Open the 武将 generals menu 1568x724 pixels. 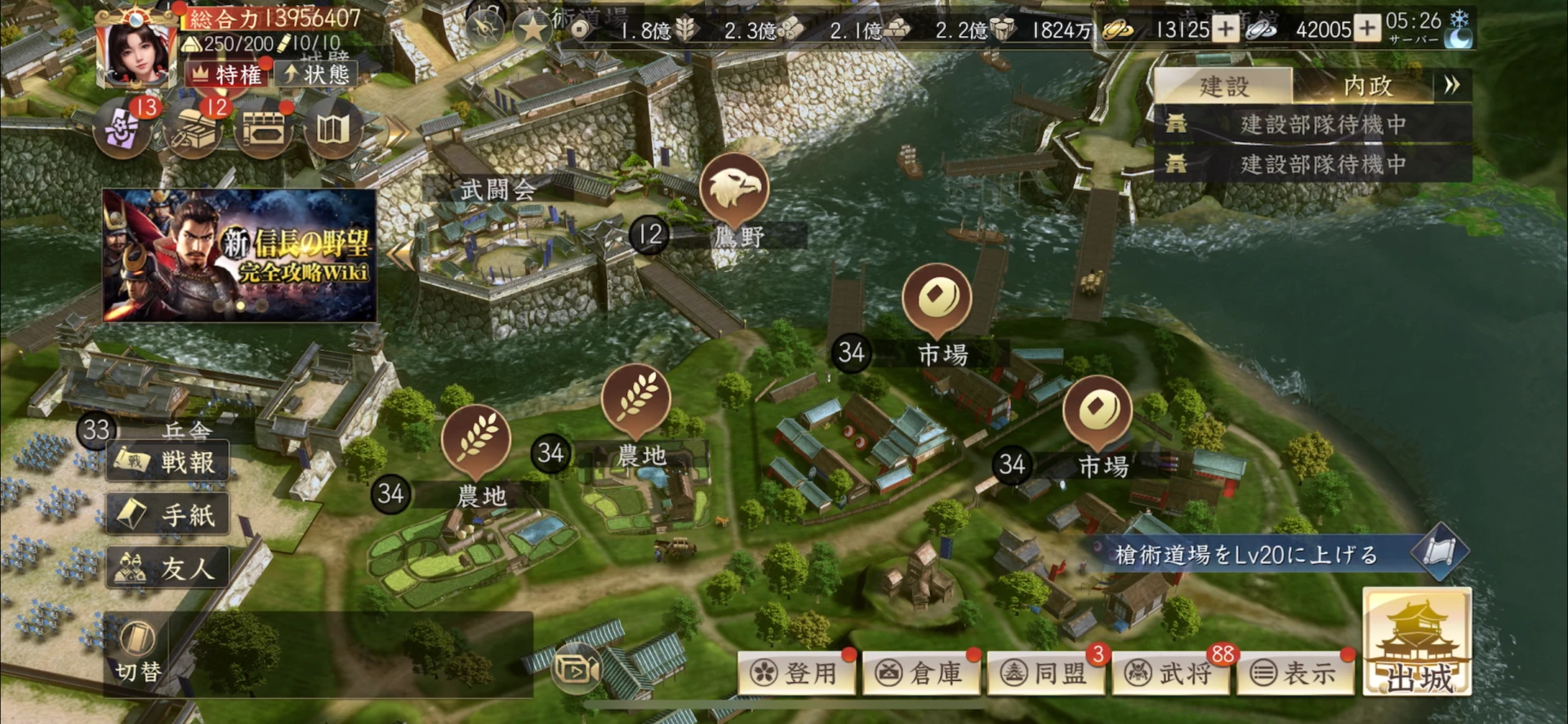coord(1171,673)
